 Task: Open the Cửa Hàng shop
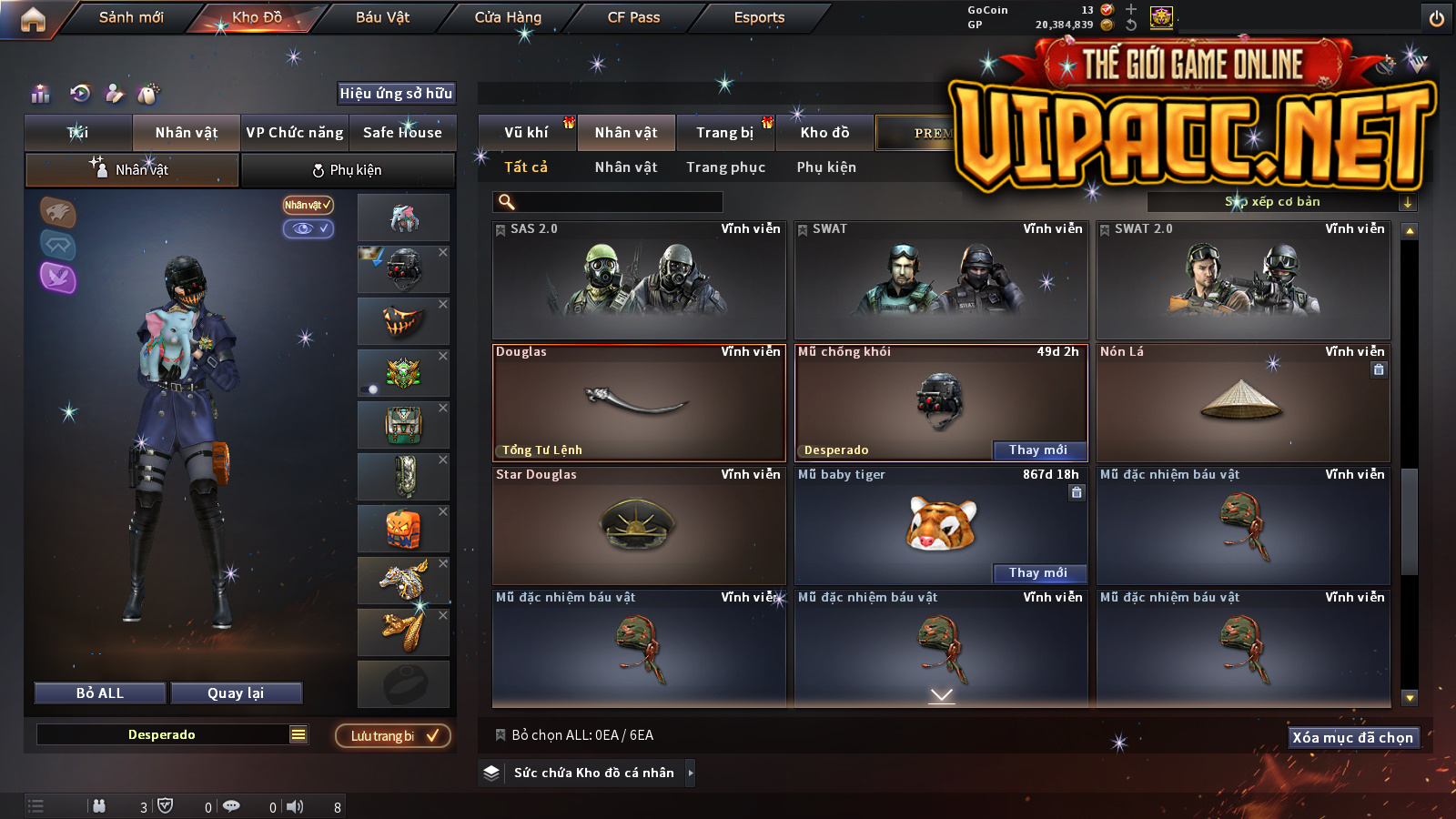click(508, 17)
